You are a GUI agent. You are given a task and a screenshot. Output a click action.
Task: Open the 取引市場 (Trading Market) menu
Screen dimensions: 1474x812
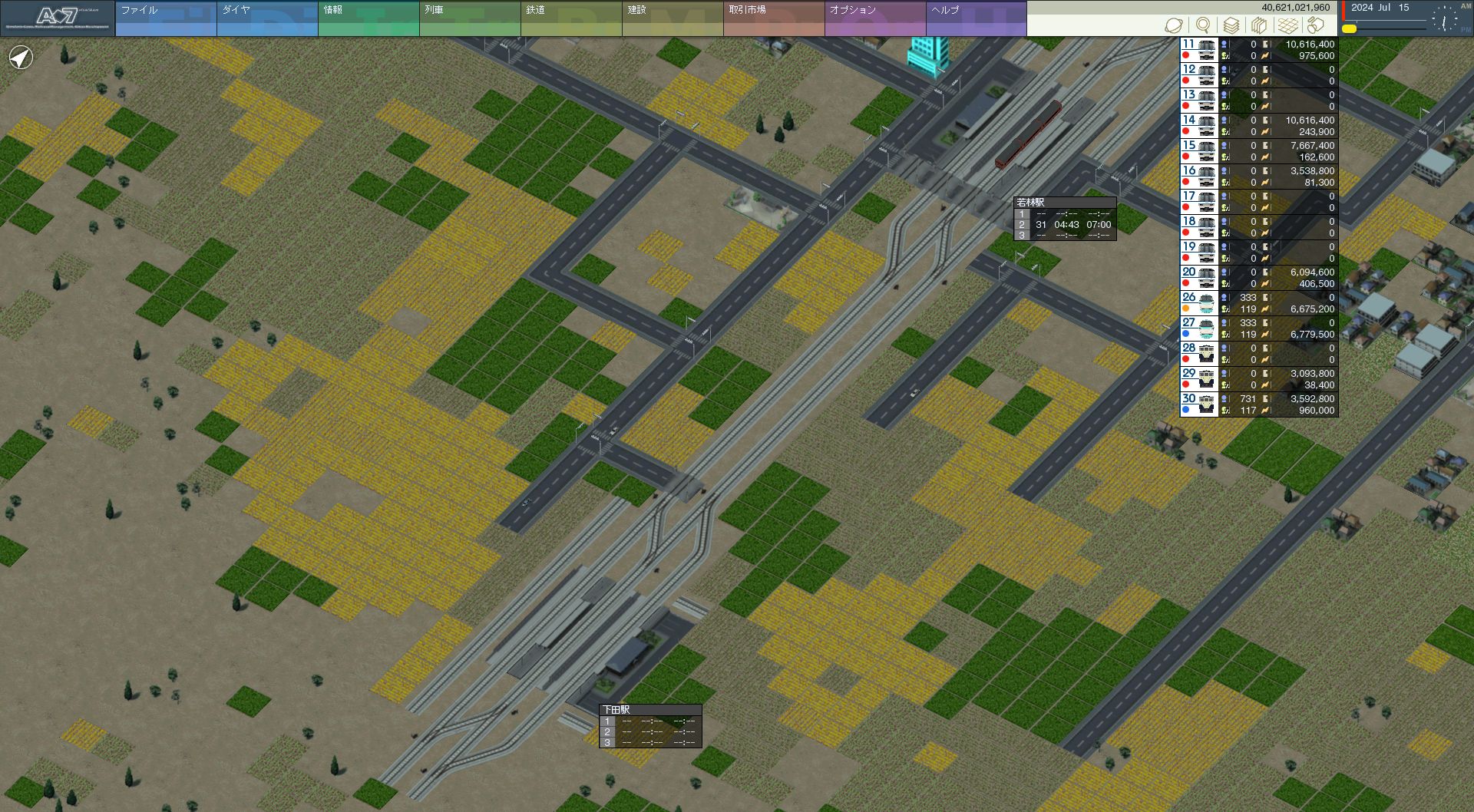pos(774,18)
